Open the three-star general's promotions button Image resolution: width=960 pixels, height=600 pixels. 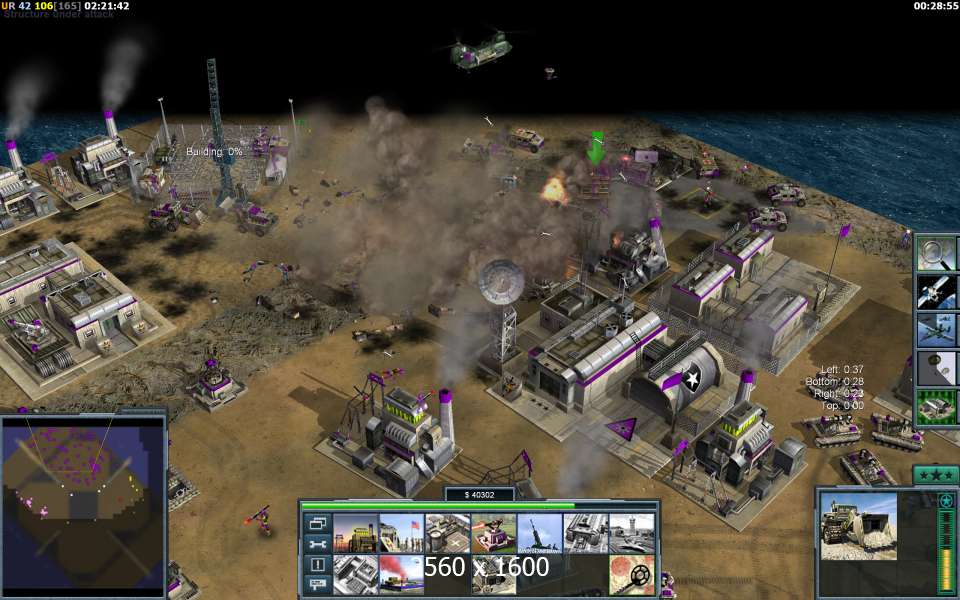tap(936, 474)
